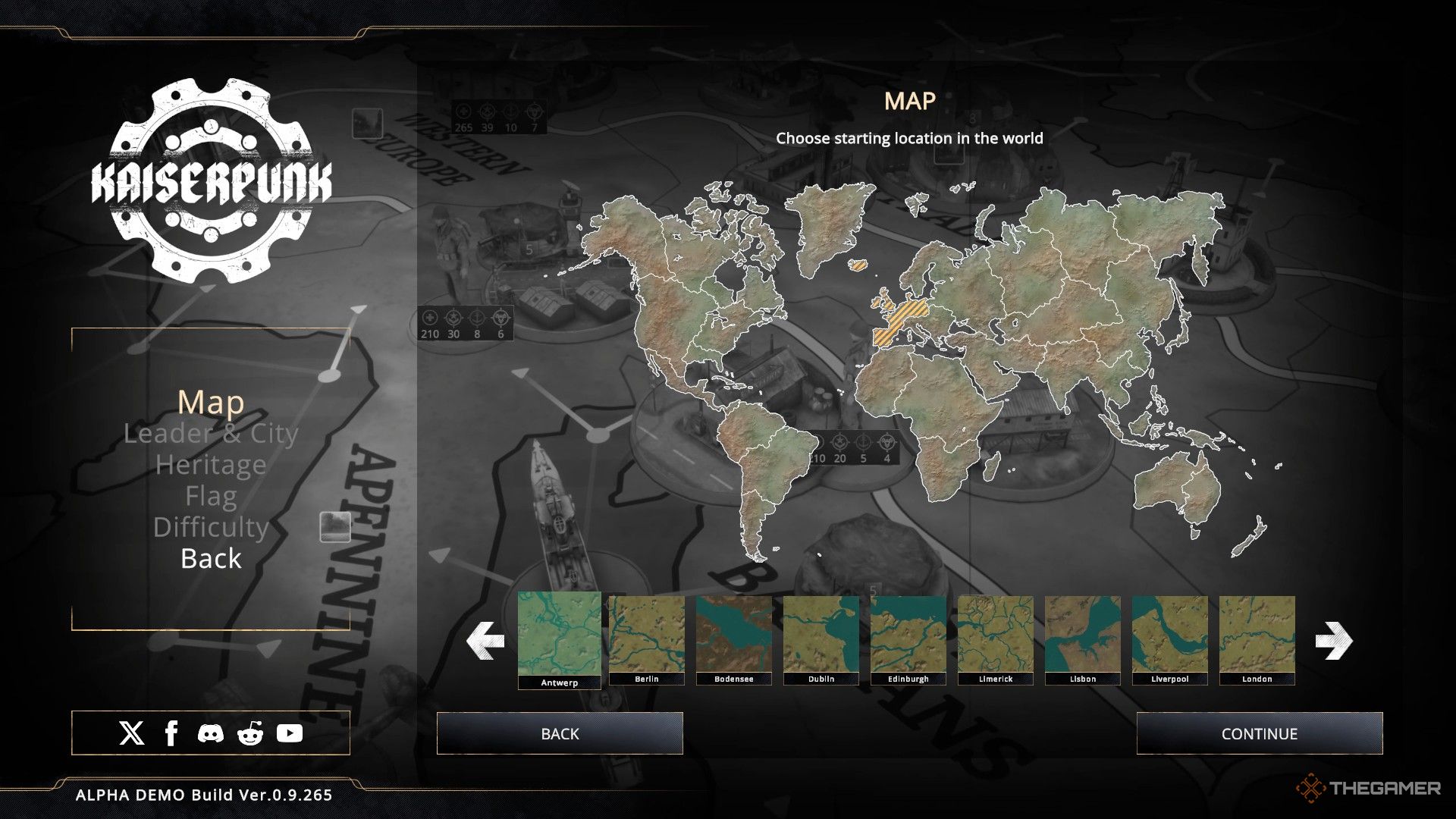Choose the Liverpool map tile
Image resolution: width=1456 pixels, height=819 pixels.
click(x=1169, y=639)
